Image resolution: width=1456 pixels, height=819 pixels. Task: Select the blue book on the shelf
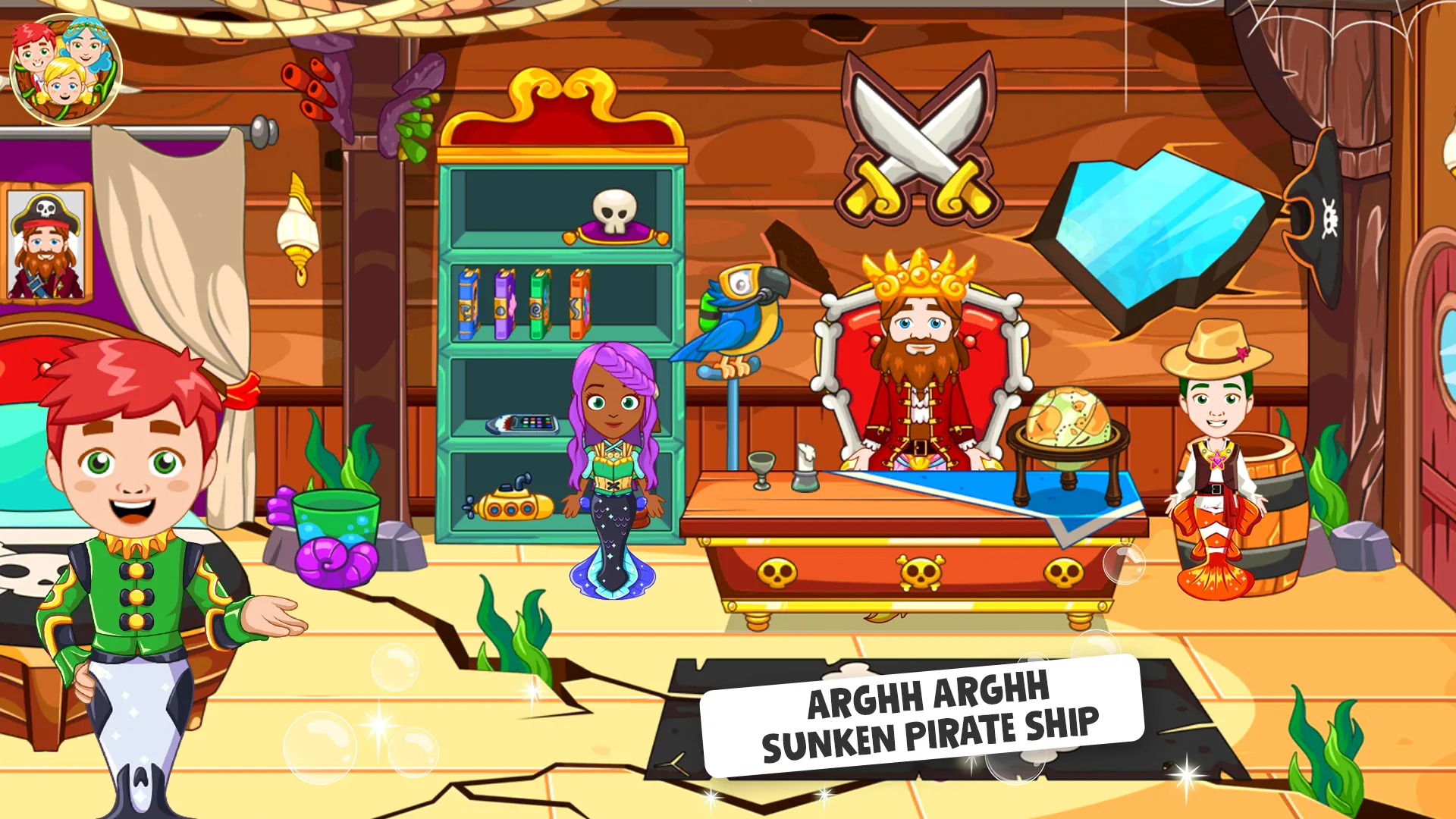(x=466, y=303)
